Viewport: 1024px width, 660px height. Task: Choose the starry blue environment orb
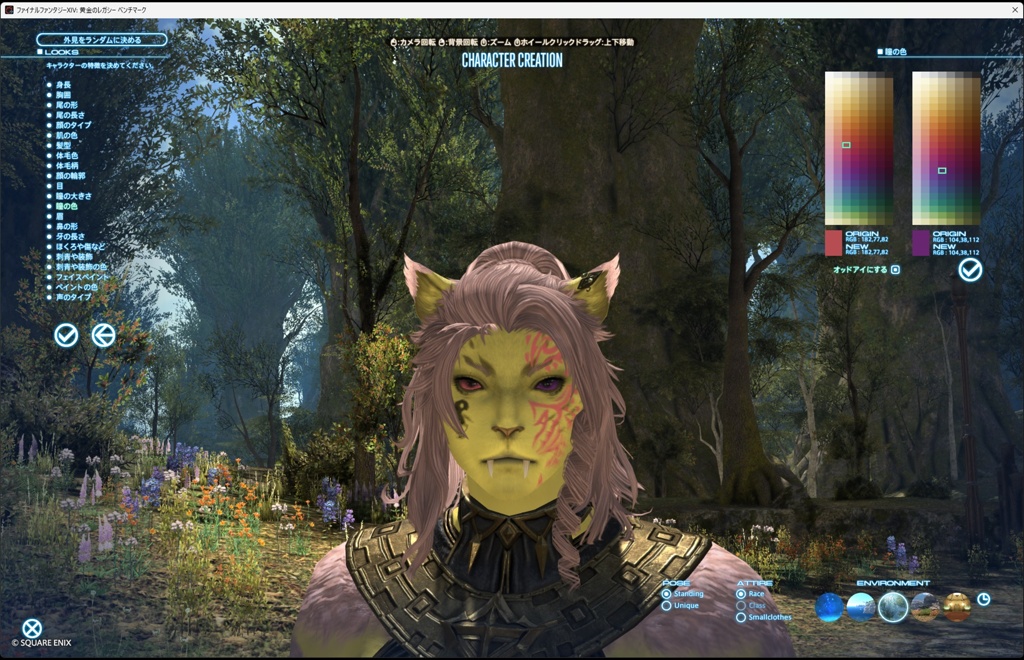point(829,607)
